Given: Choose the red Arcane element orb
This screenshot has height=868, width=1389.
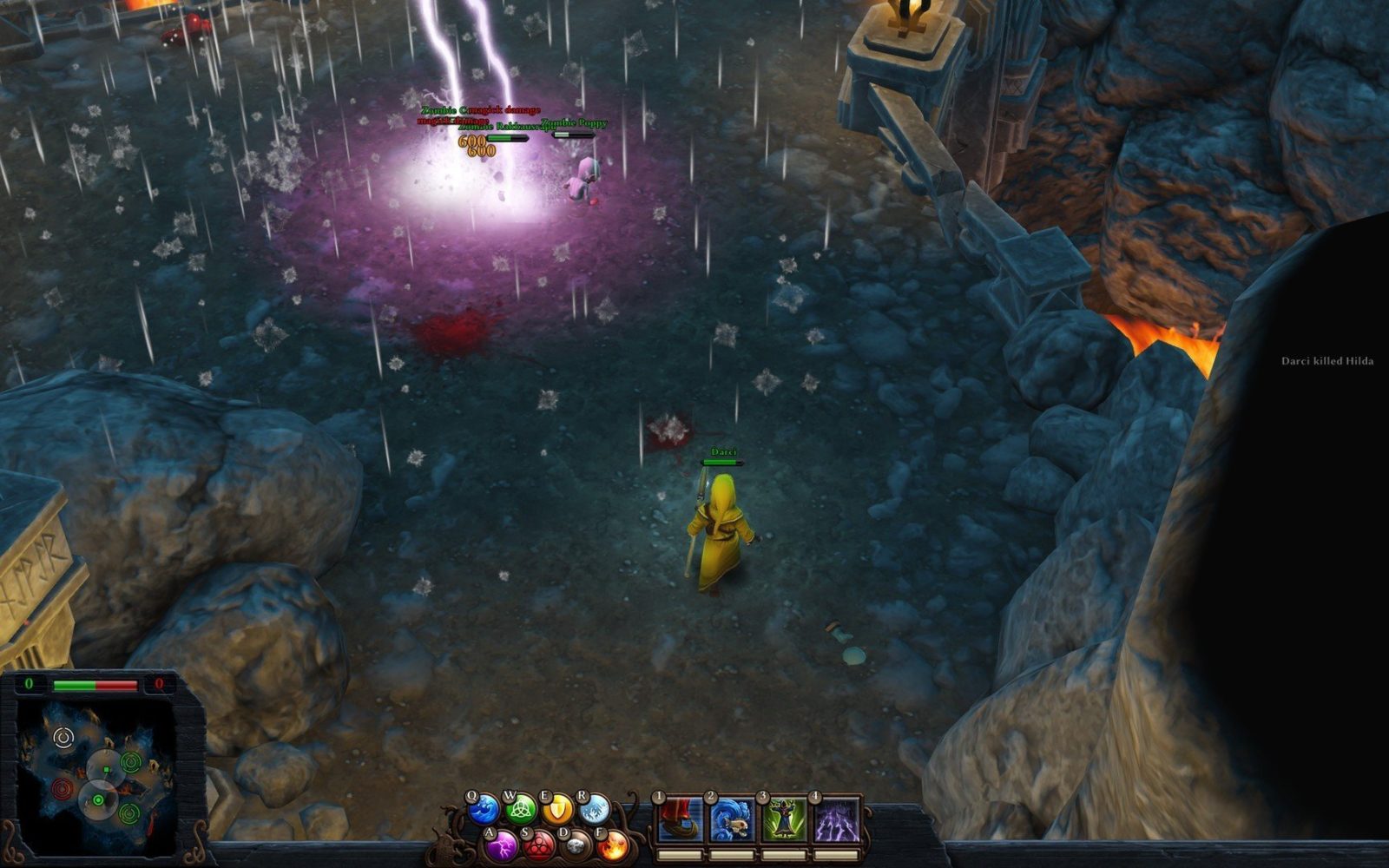Looking at the screenshot, I should (x=539, y=845).
